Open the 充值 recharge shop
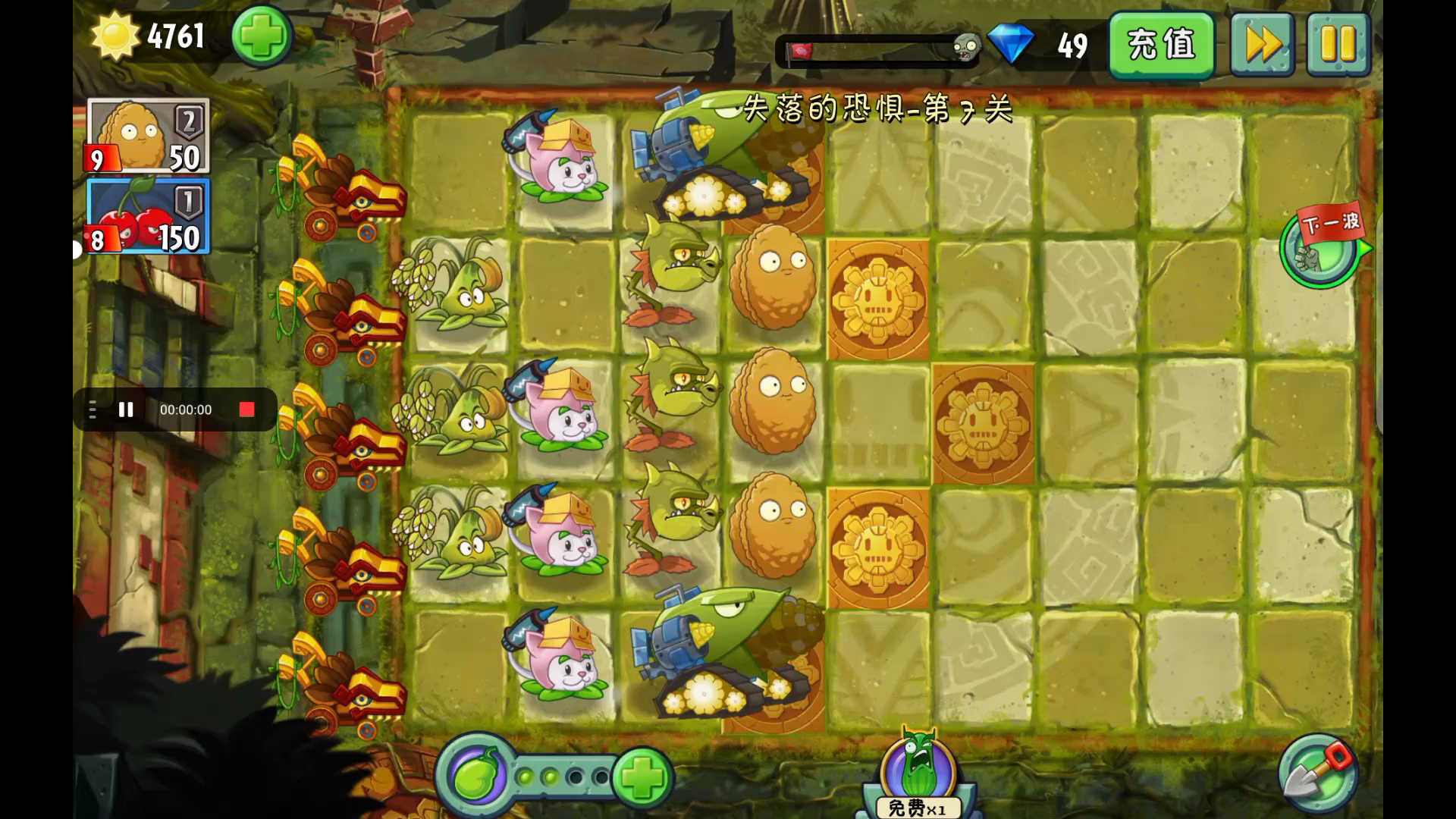The image size is (1456, 819). coord(1161,45)
